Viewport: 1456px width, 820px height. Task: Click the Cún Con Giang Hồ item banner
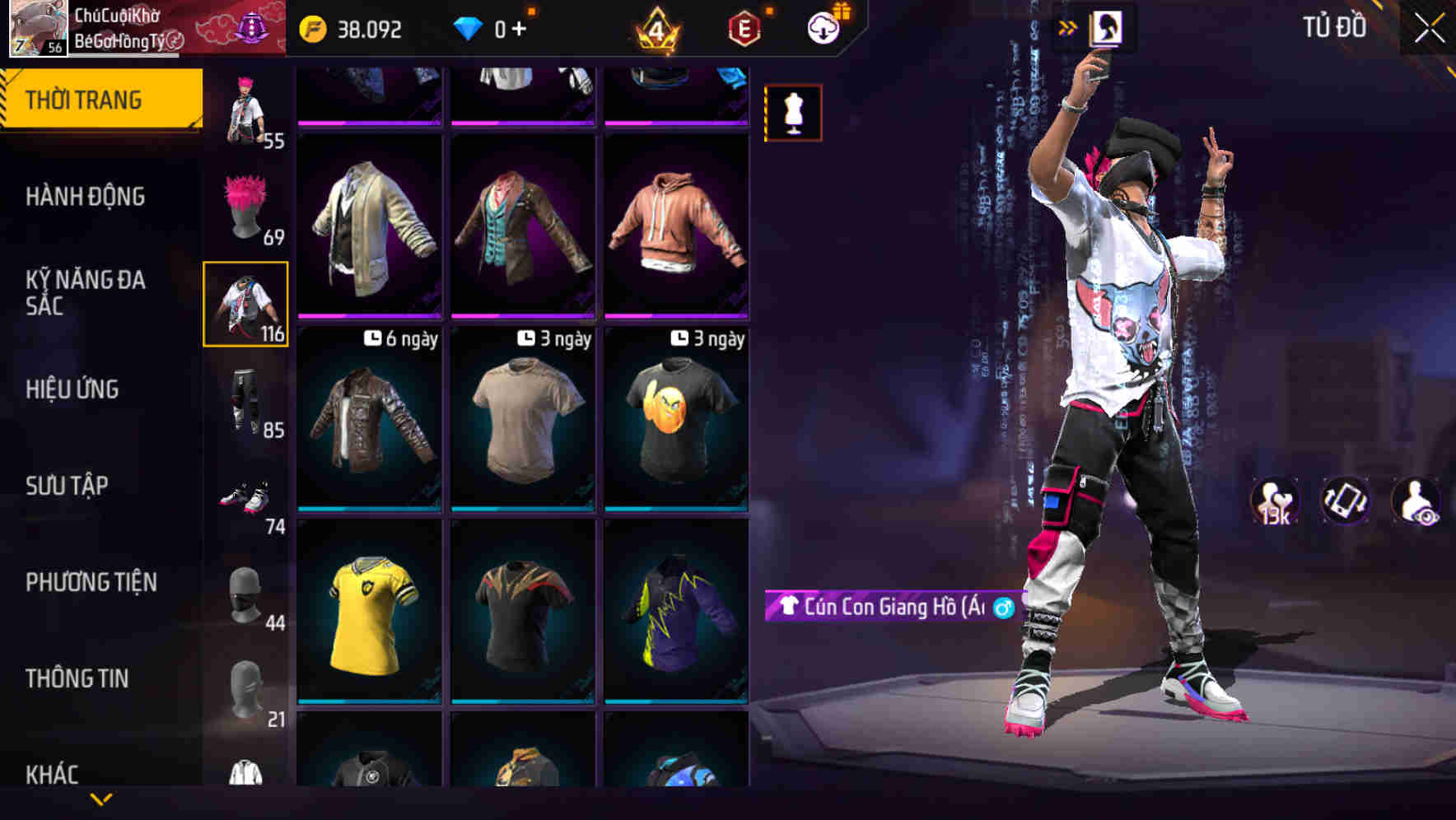[x=889, y=607]
